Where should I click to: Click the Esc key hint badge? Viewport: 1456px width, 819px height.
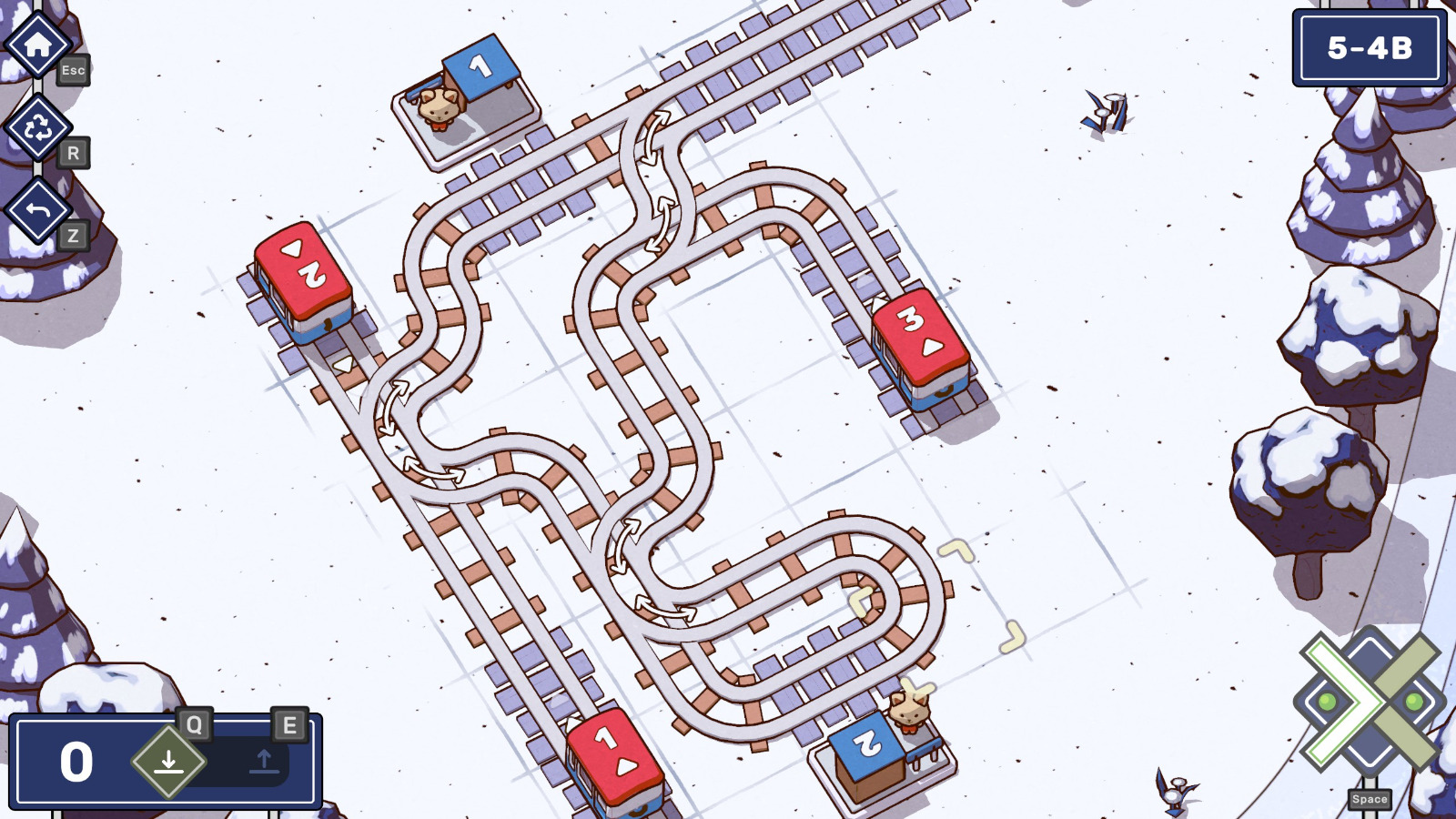click(75, 69)
